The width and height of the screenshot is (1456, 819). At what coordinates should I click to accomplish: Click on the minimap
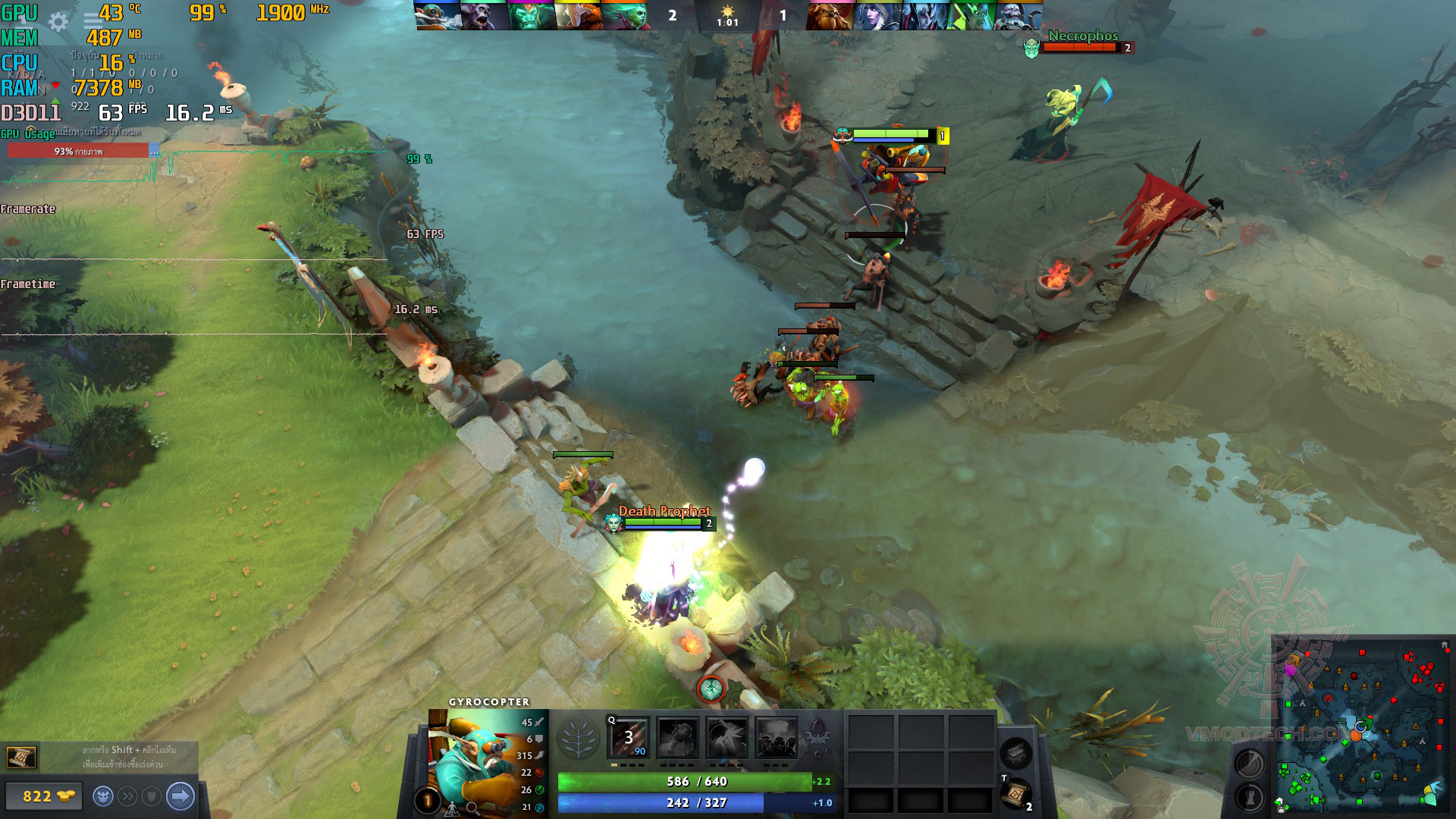pos(1361,728)
